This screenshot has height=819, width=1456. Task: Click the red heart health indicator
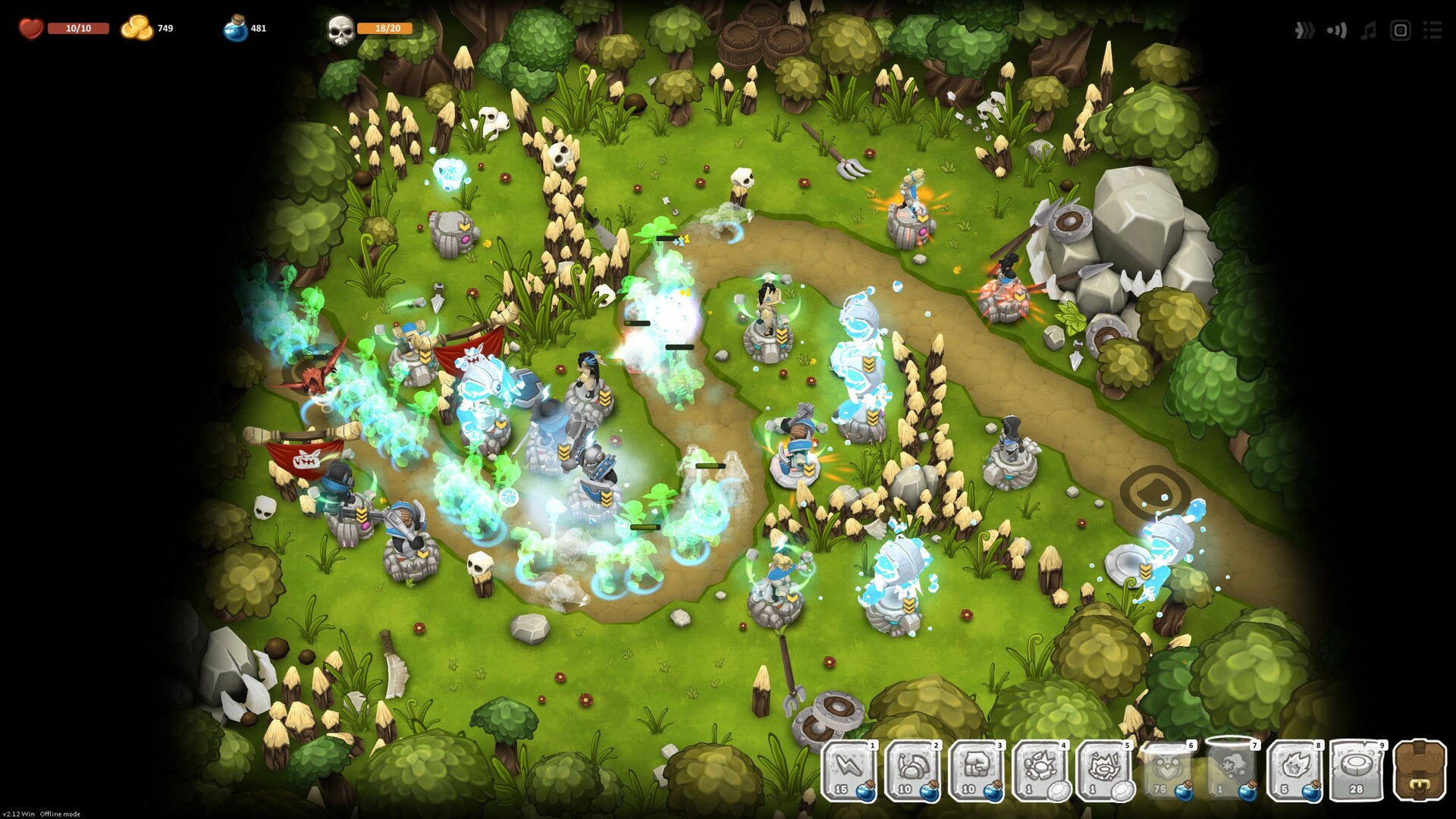coord(31,29)
